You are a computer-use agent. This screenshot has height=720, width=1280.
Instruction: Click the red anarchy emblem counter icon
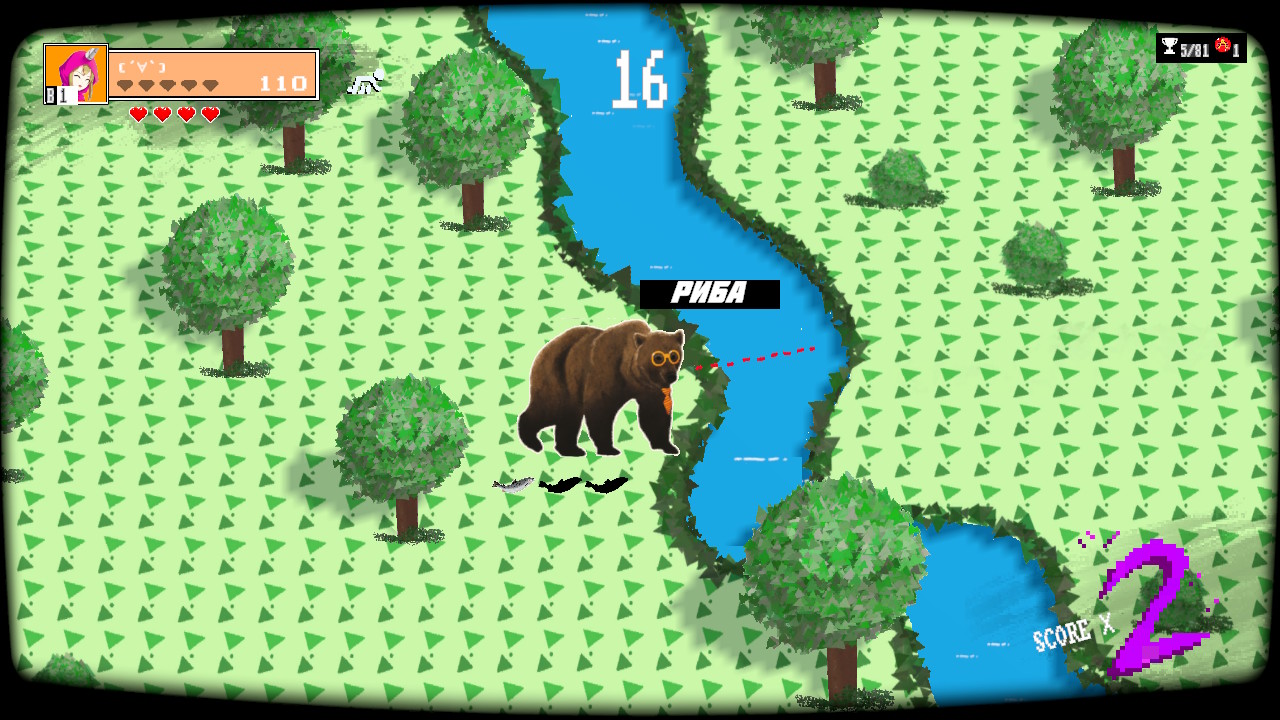point(1221,45)
